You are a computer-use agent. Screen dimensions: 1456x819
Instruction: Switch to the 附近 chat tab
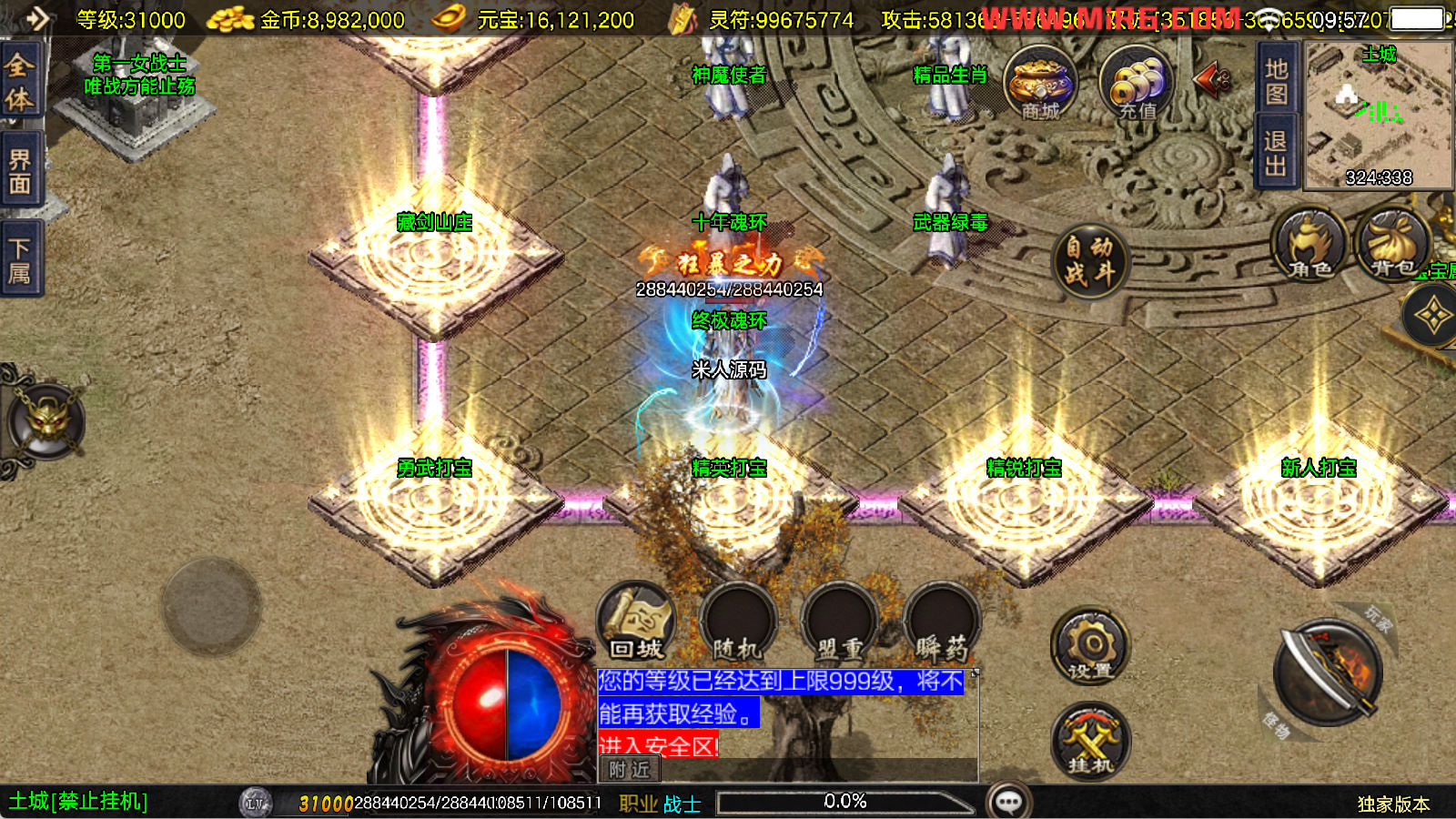[630, 770]
